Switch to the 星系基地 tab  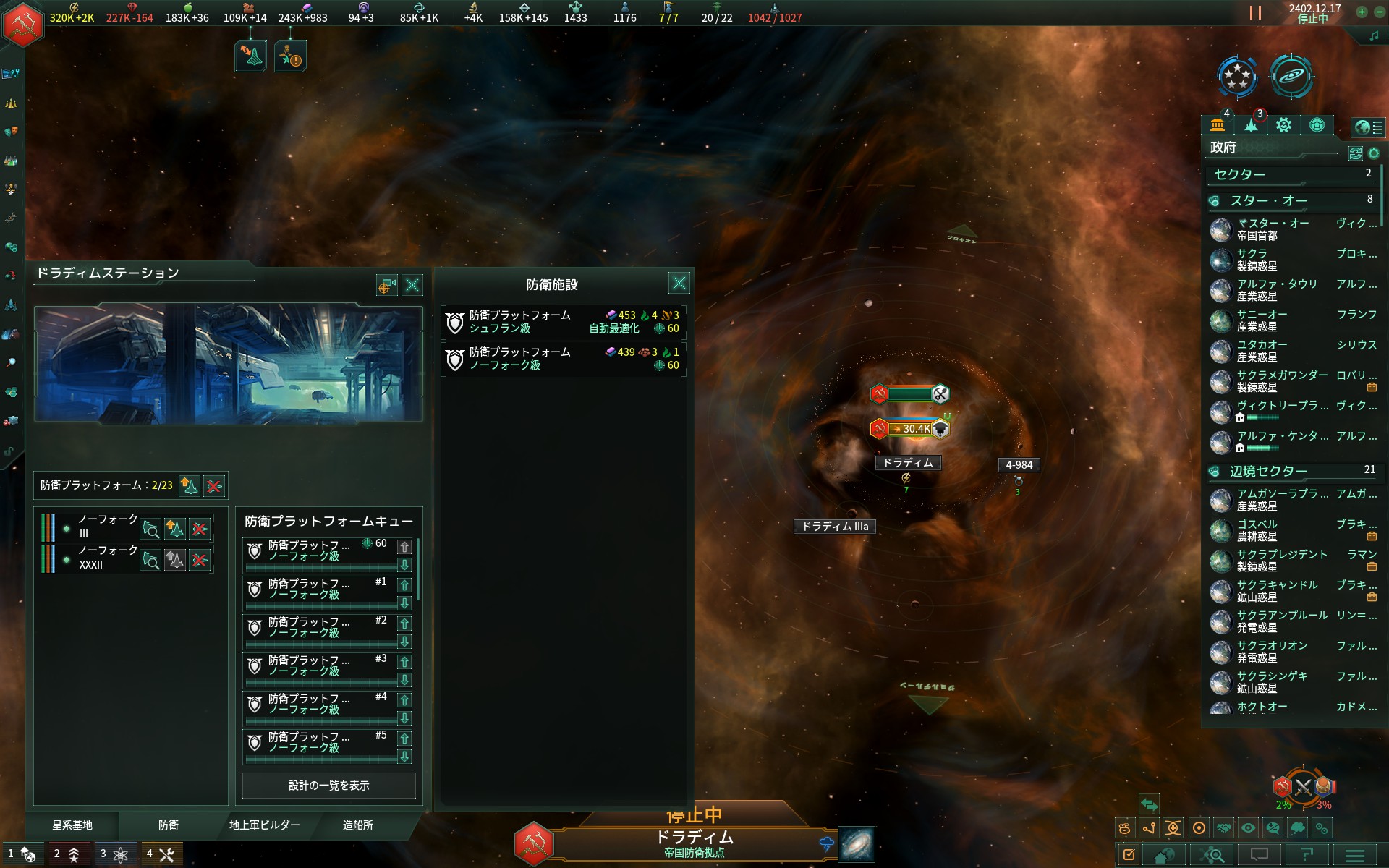click(72, 825)
